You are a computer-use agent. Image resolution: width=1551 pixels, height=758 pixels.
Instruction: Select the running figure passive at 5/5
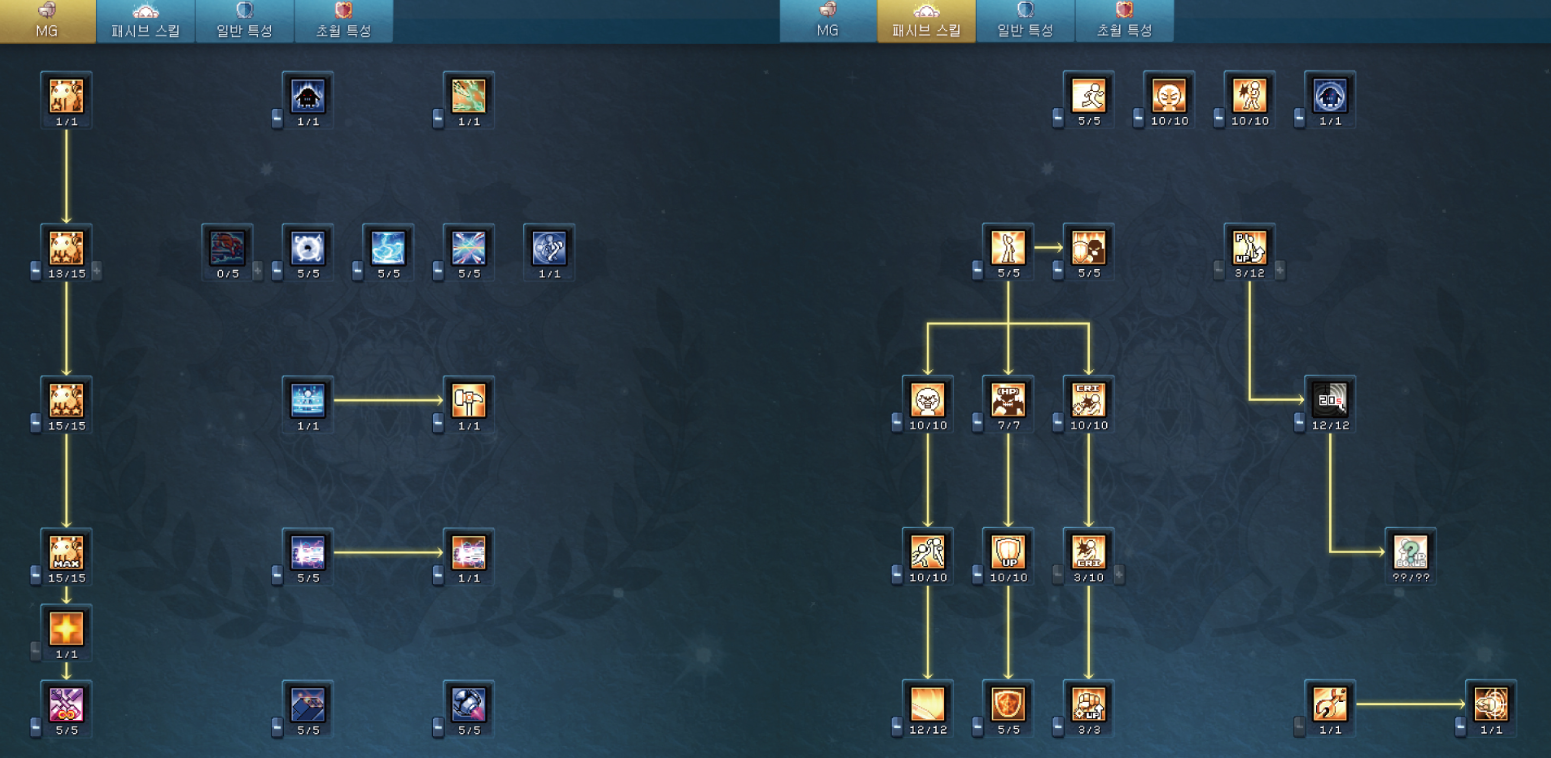(x=1088, y=96)
